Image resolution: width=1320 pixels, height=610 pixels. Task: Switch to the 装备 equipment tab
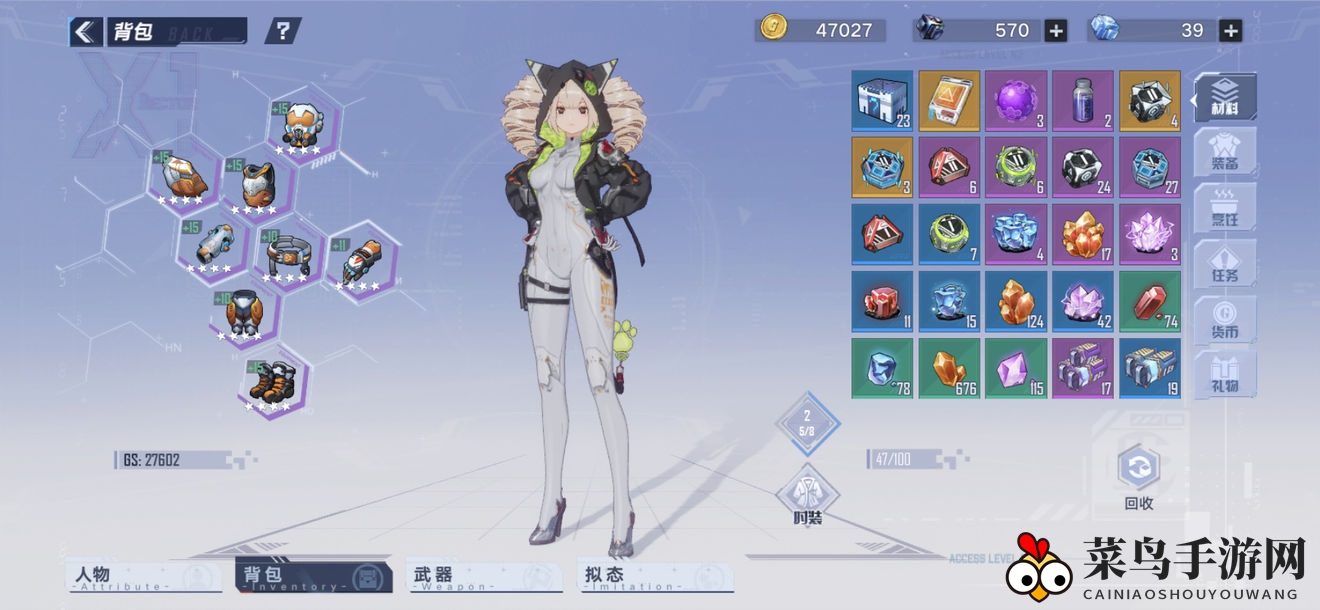point(1225,152)
